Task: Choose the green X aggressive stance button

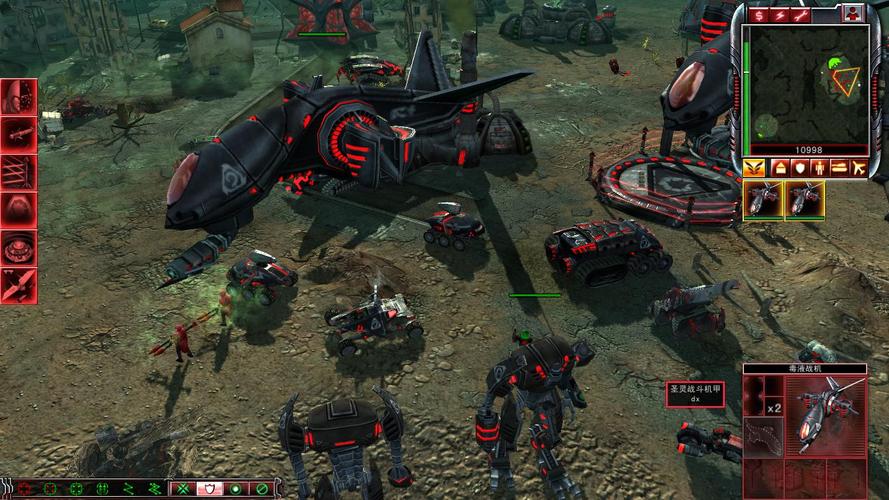Action: pyautogui.click(x=183, y=489)
